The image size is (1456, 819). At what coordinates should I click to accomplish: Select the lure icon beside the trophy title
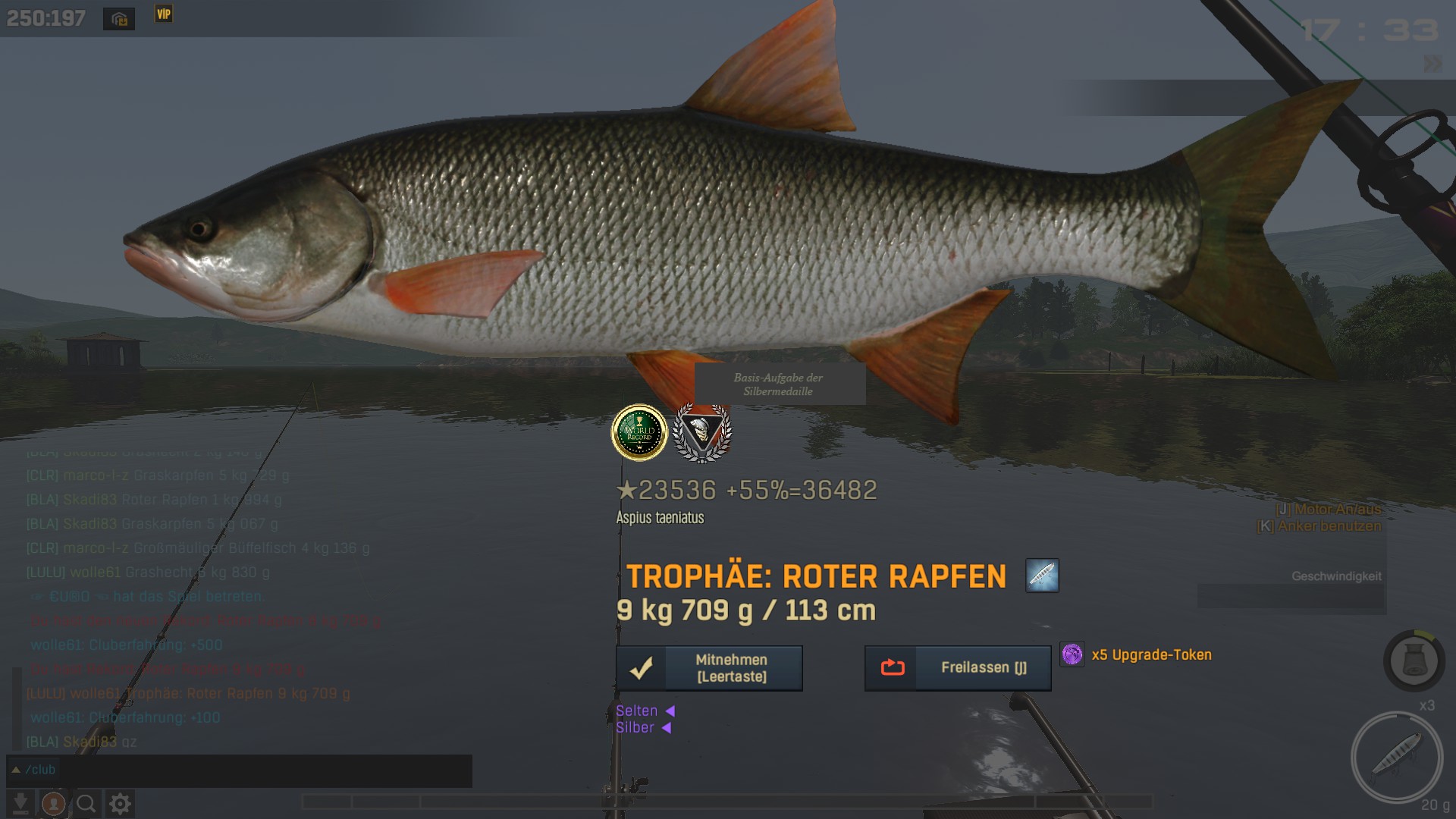pyautogui.click(x=1042, y=576)
